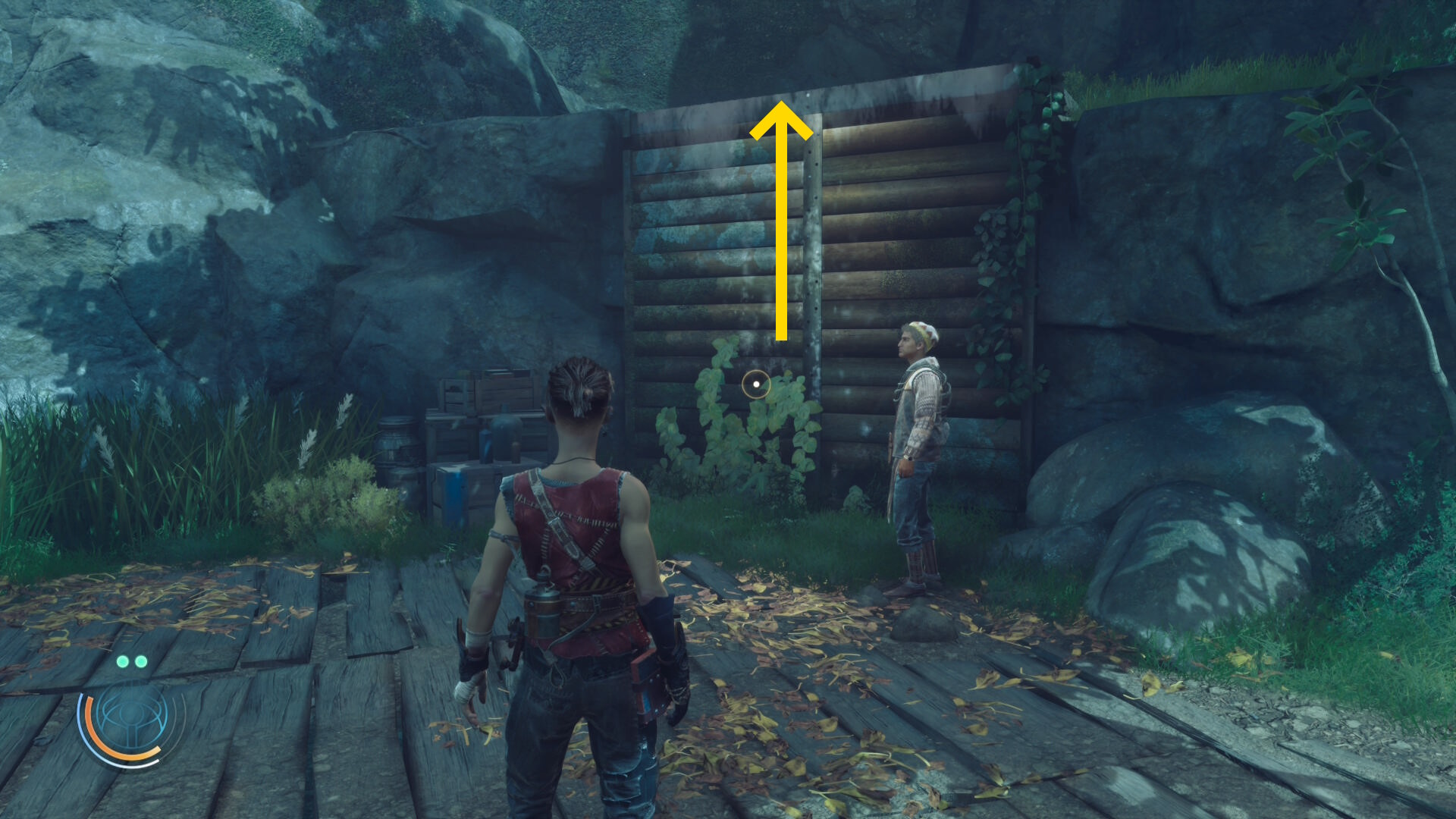Click the round aiming reticle
The image size is (1456, 819).
click(x=756, y=384)
